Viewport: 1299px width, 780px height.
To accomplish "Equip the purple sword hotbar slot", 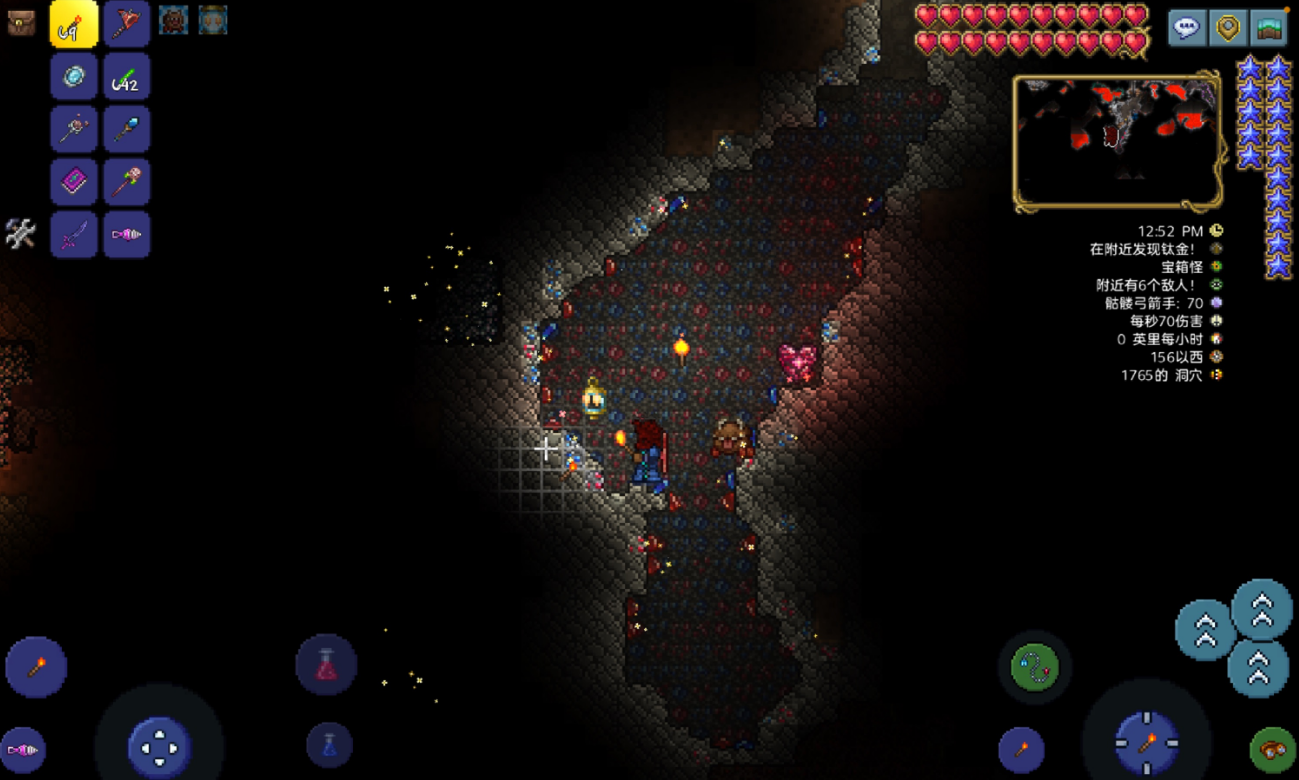I will pyautogui.click(x=74, y=236).
